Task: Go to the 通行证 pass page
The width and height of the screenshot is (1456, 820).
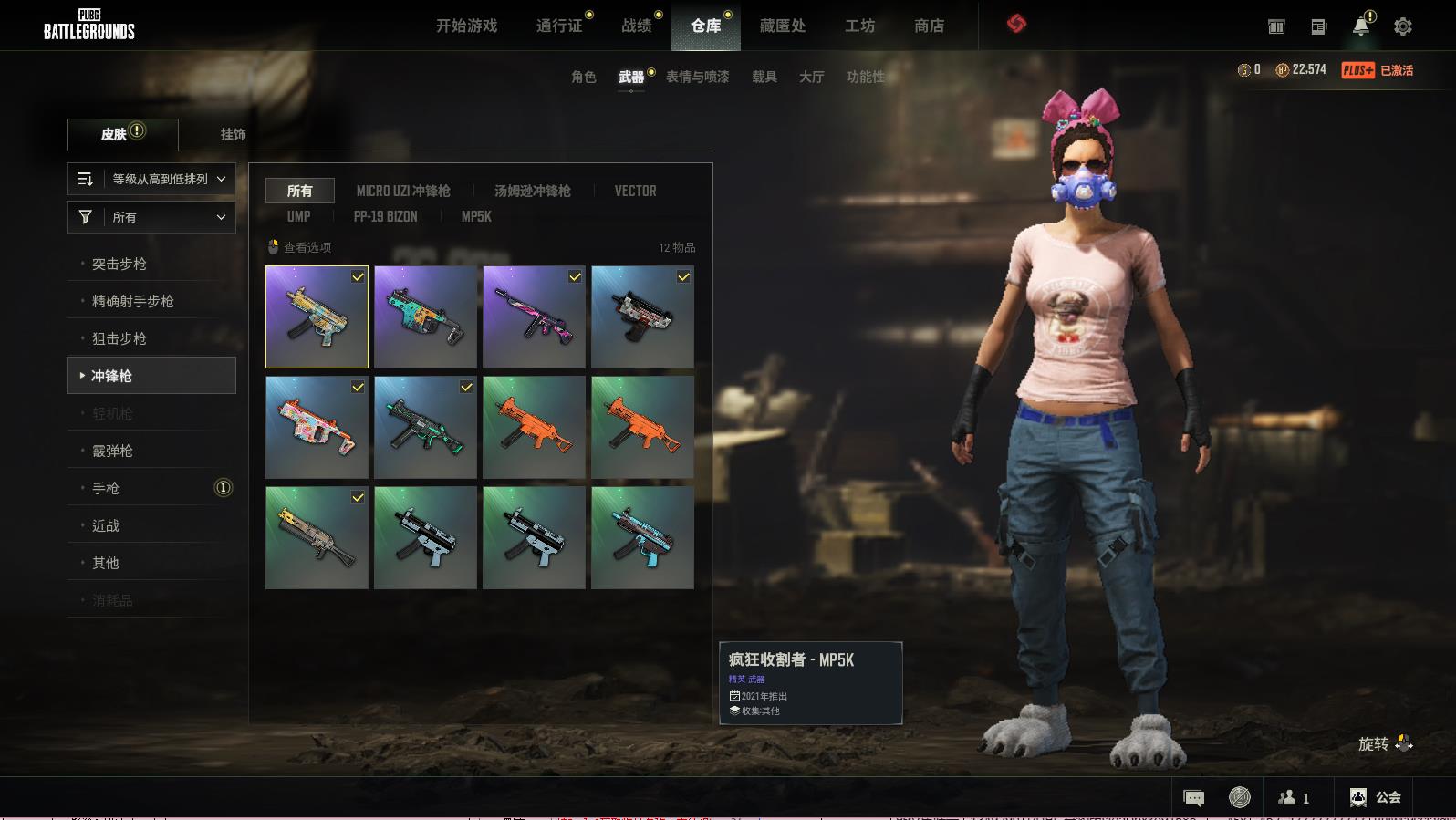Action: [x=559, y=26]
